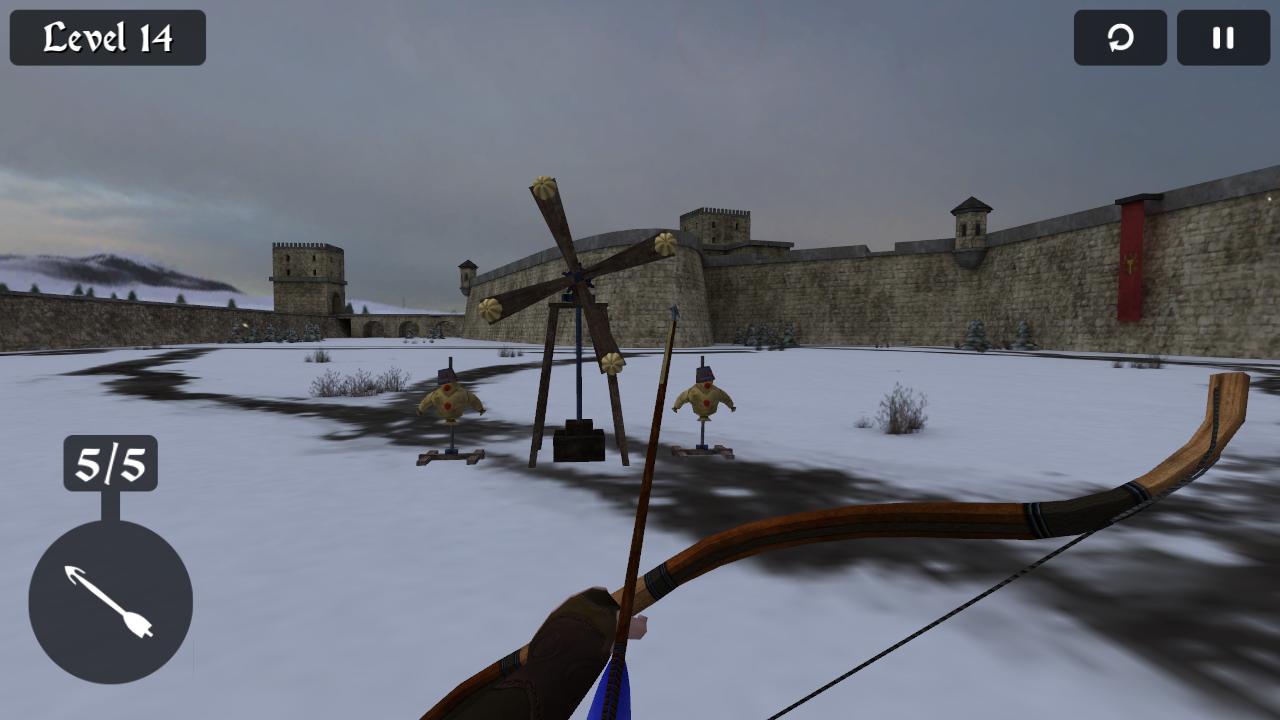Image resolution: width=1280 pixels, height=720 pixels.
Task: Tap the Level 14 banner icon
Action: click(x=105, y=38)
